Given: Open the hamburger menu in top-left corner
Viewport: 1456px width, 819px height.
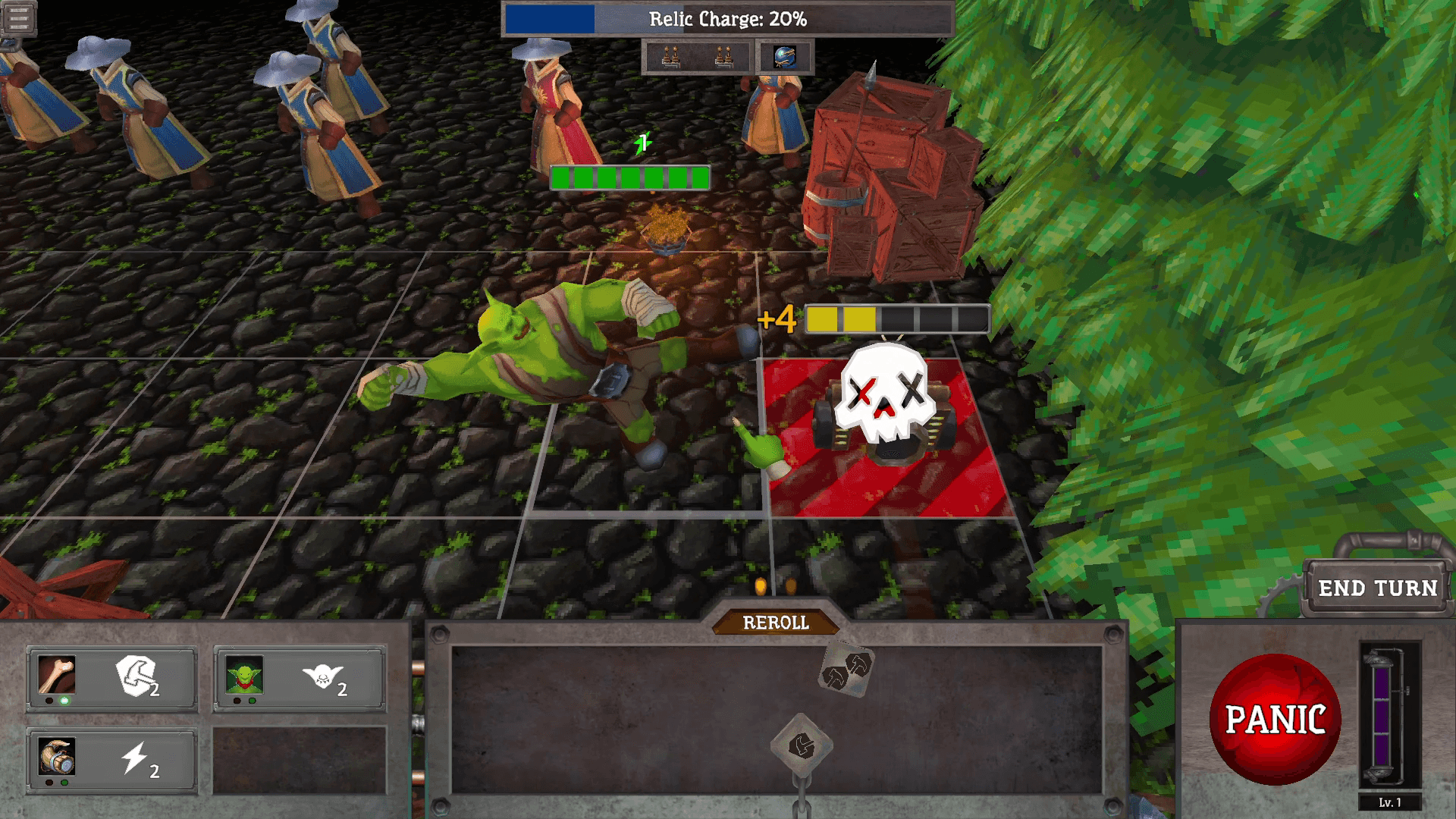Looking at the screenshot, I should click(x=20, y=17).
